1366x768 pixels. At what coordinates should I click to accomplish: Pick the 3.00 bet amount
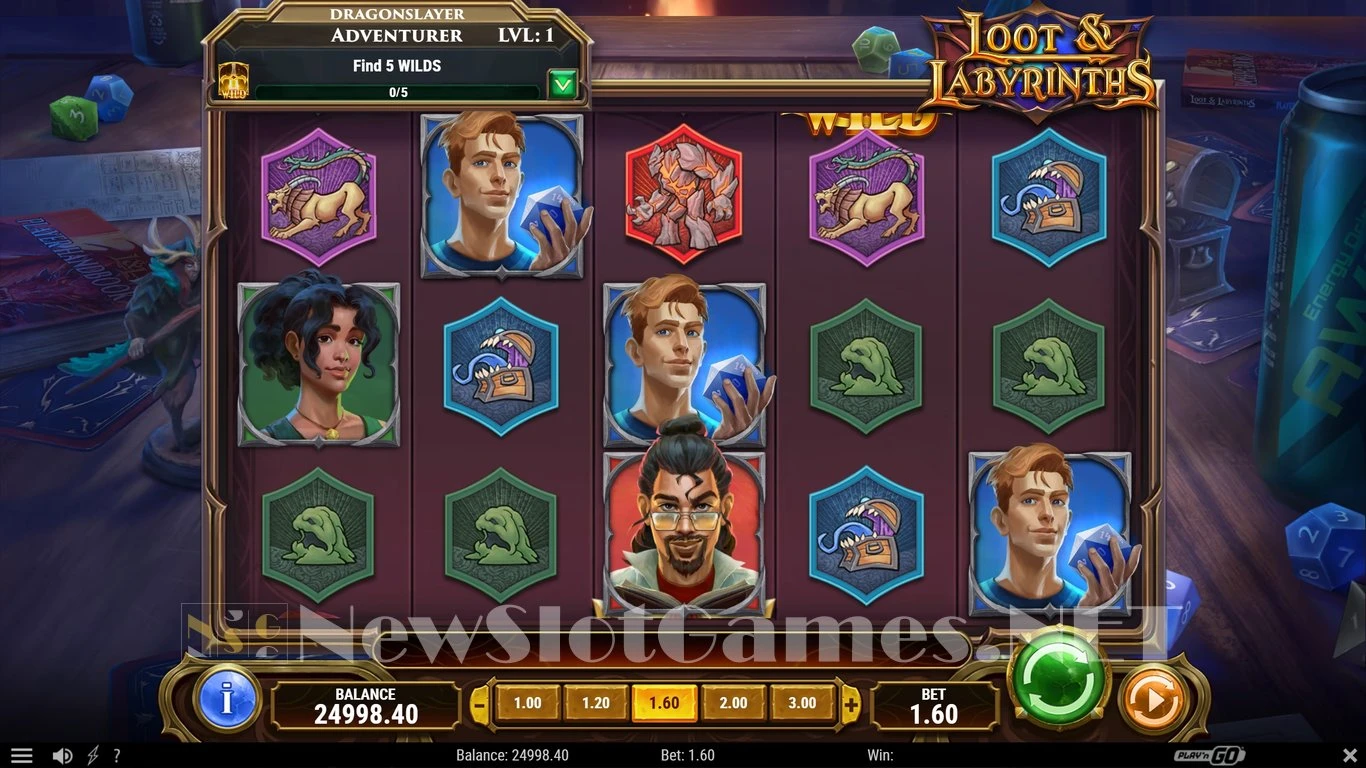801,703
